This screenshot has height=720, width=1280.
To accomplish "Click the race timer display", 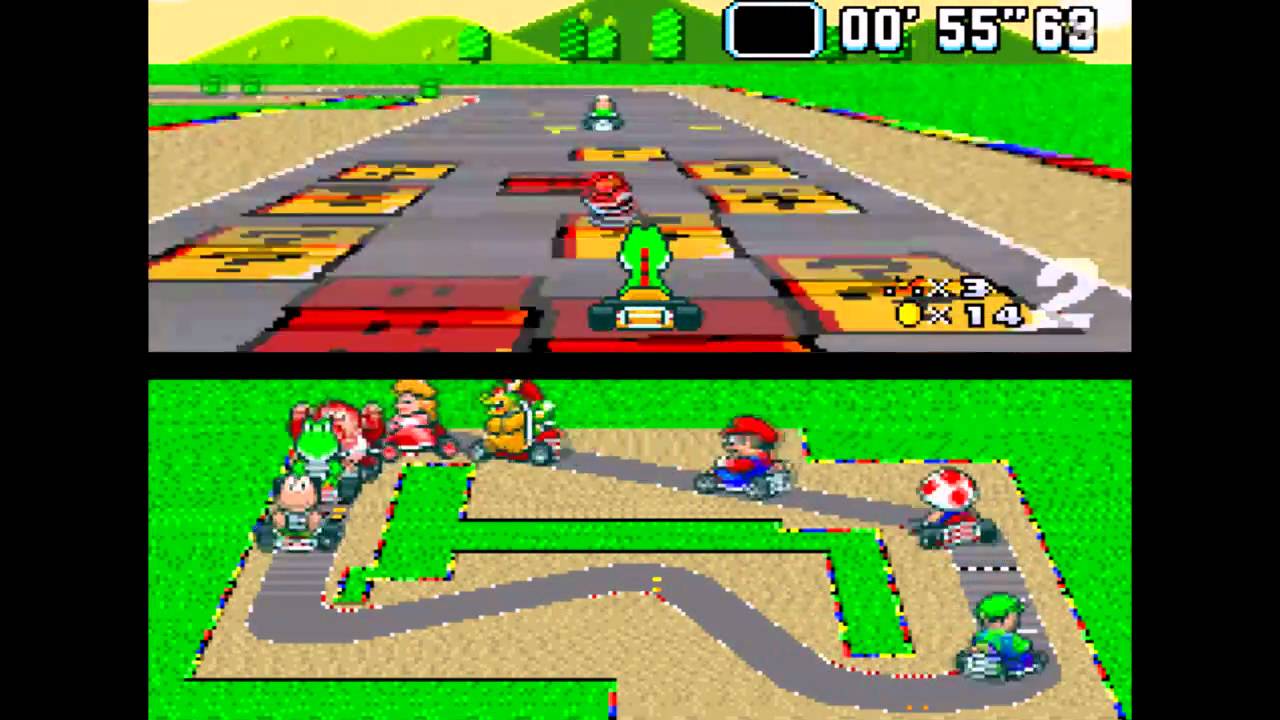I will pos(965,30).
